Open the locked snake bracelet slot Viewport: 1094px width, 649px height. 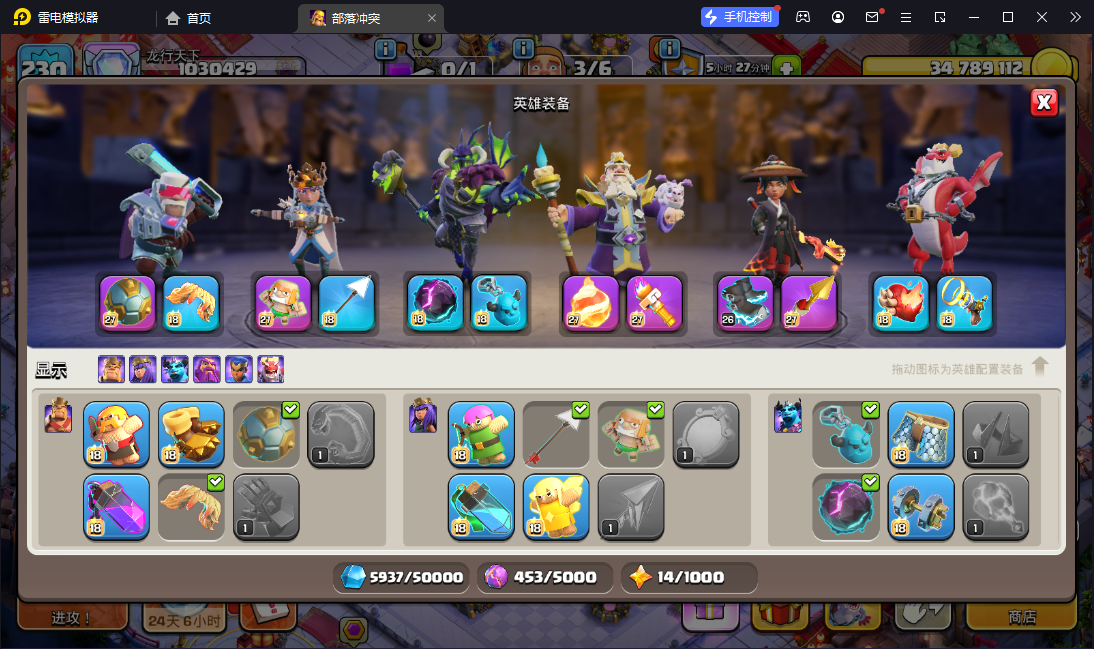(x=341, y=434)
